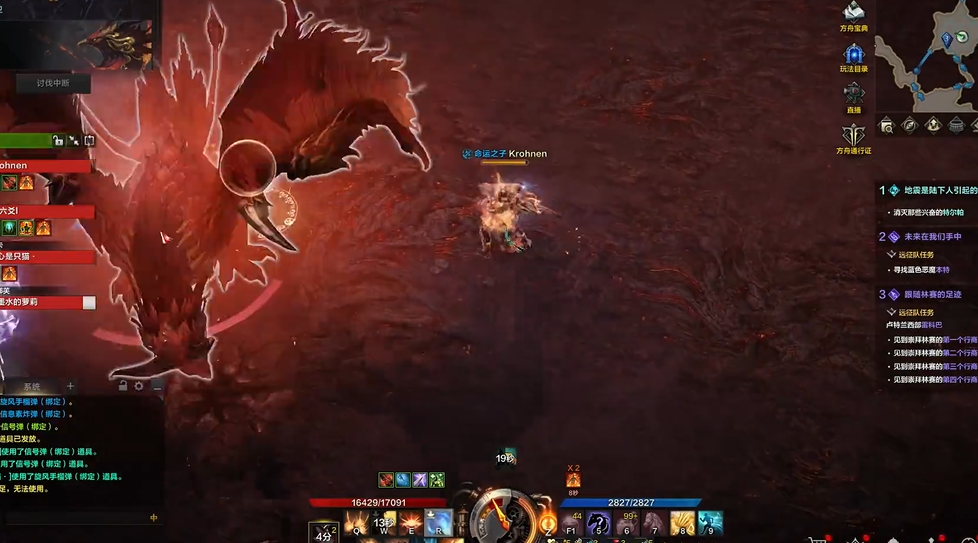
Task: Activate the Q skill
Action: [x=356, y=522]
